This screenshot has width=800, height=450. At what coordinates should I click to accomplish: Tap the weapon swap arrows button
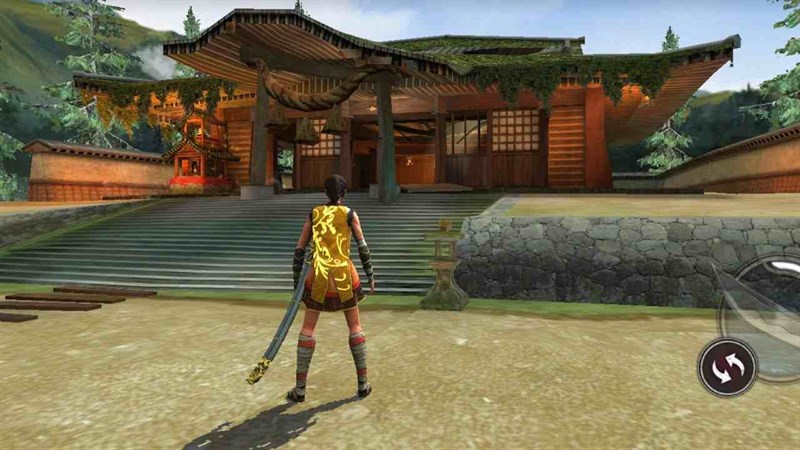727,367
